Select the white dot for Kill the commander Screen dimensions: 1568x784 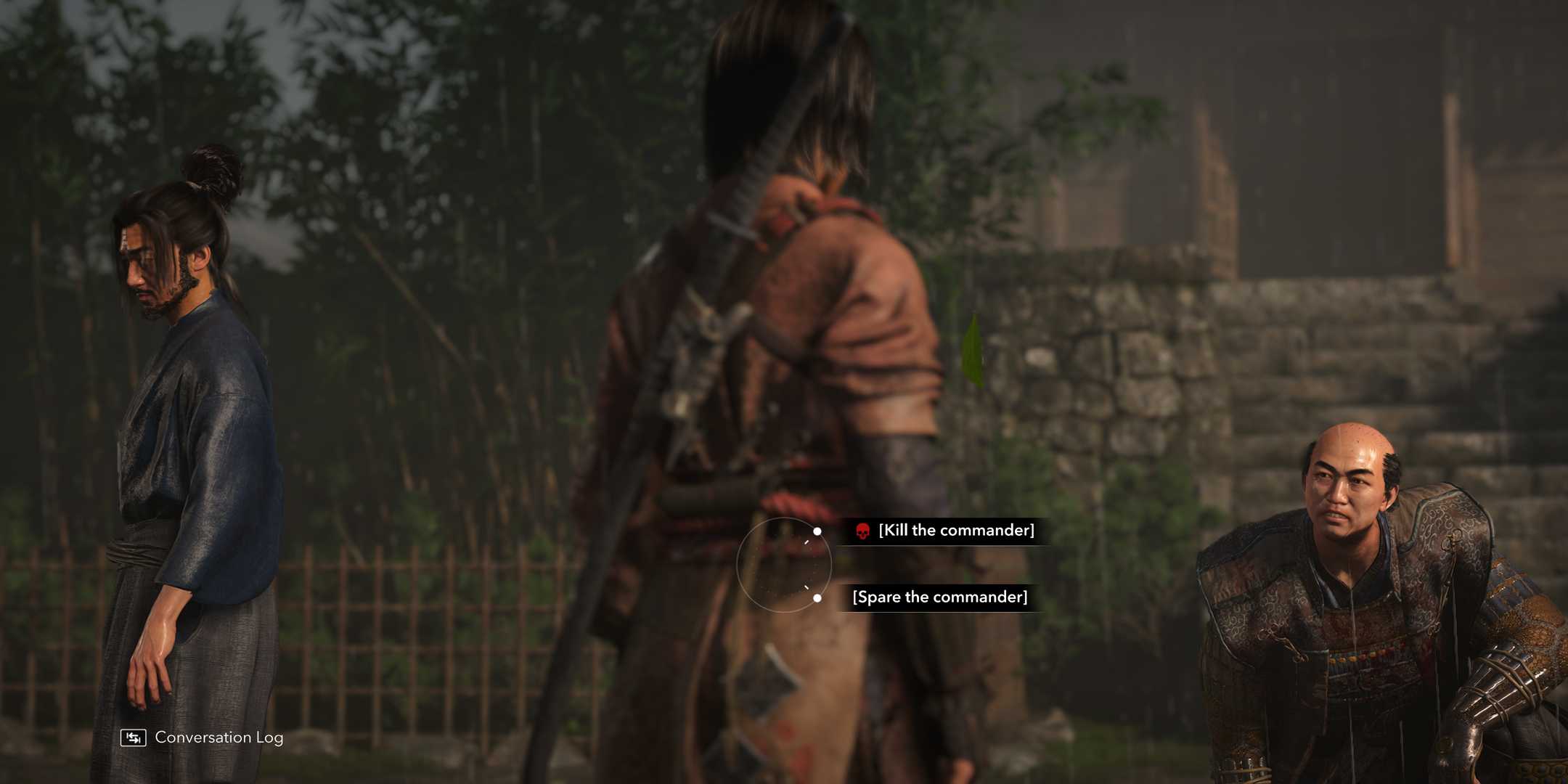coord(817,531)
